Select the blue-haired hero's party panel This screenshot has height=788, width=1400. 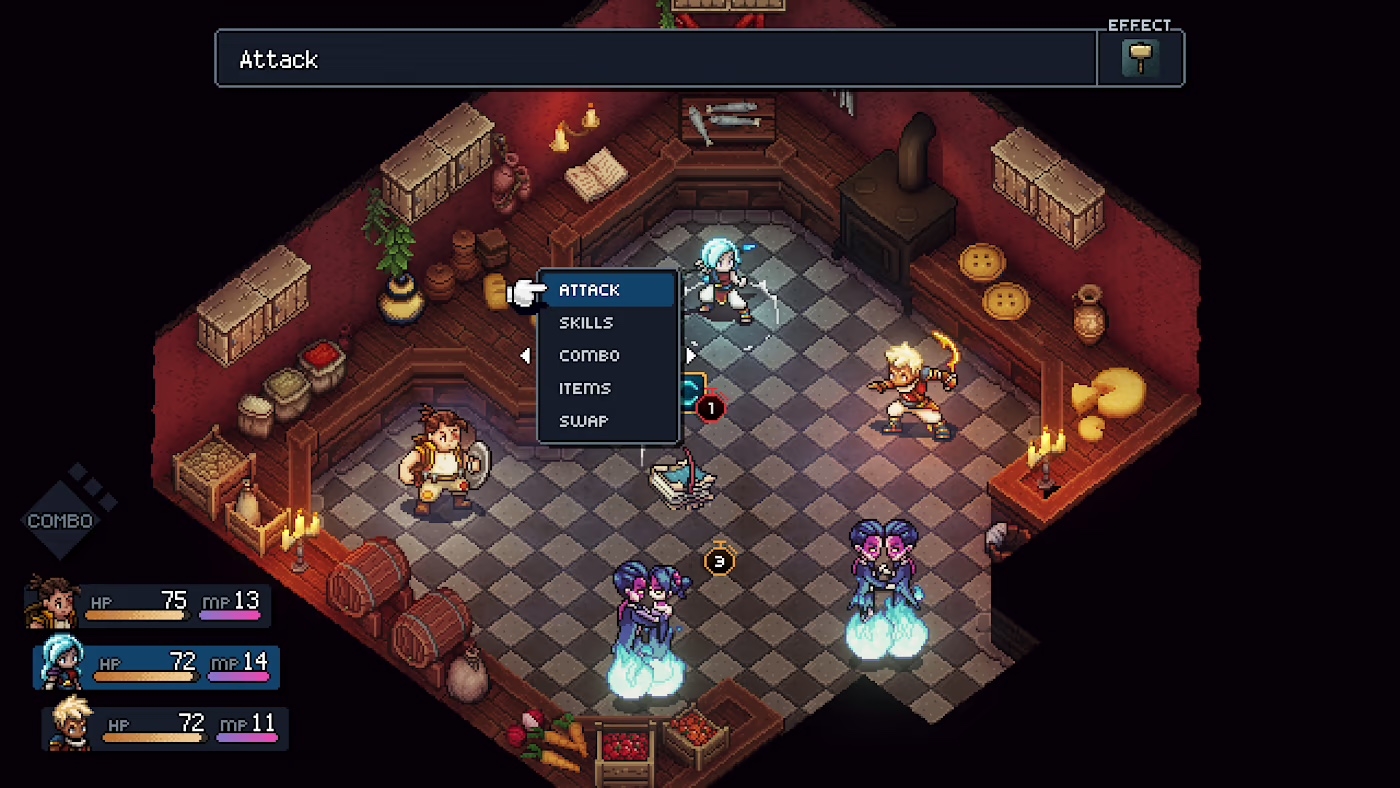(158, 665)
